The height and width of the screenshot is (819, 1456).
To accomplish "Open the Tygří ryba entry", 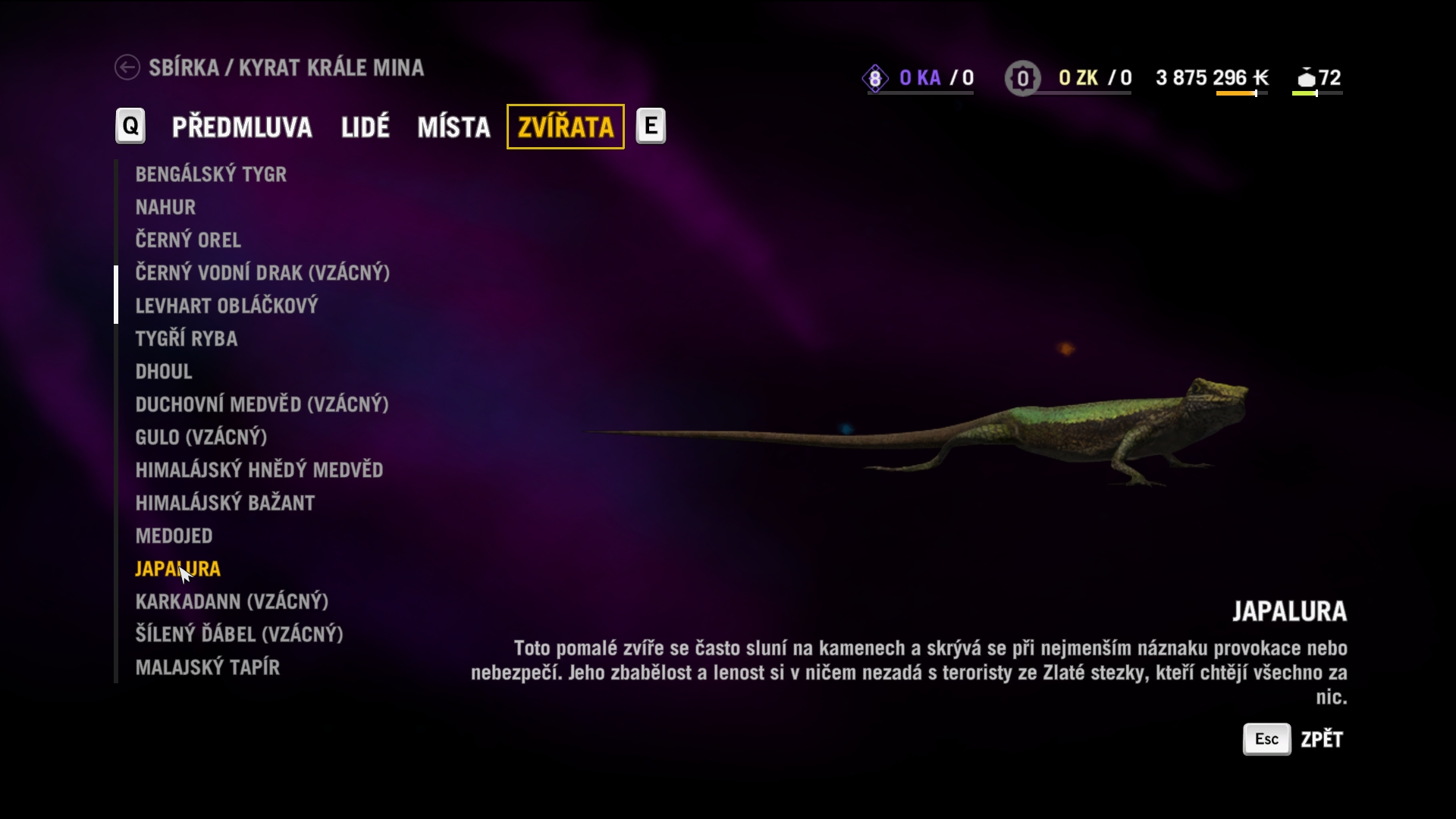I will [186, 339].
